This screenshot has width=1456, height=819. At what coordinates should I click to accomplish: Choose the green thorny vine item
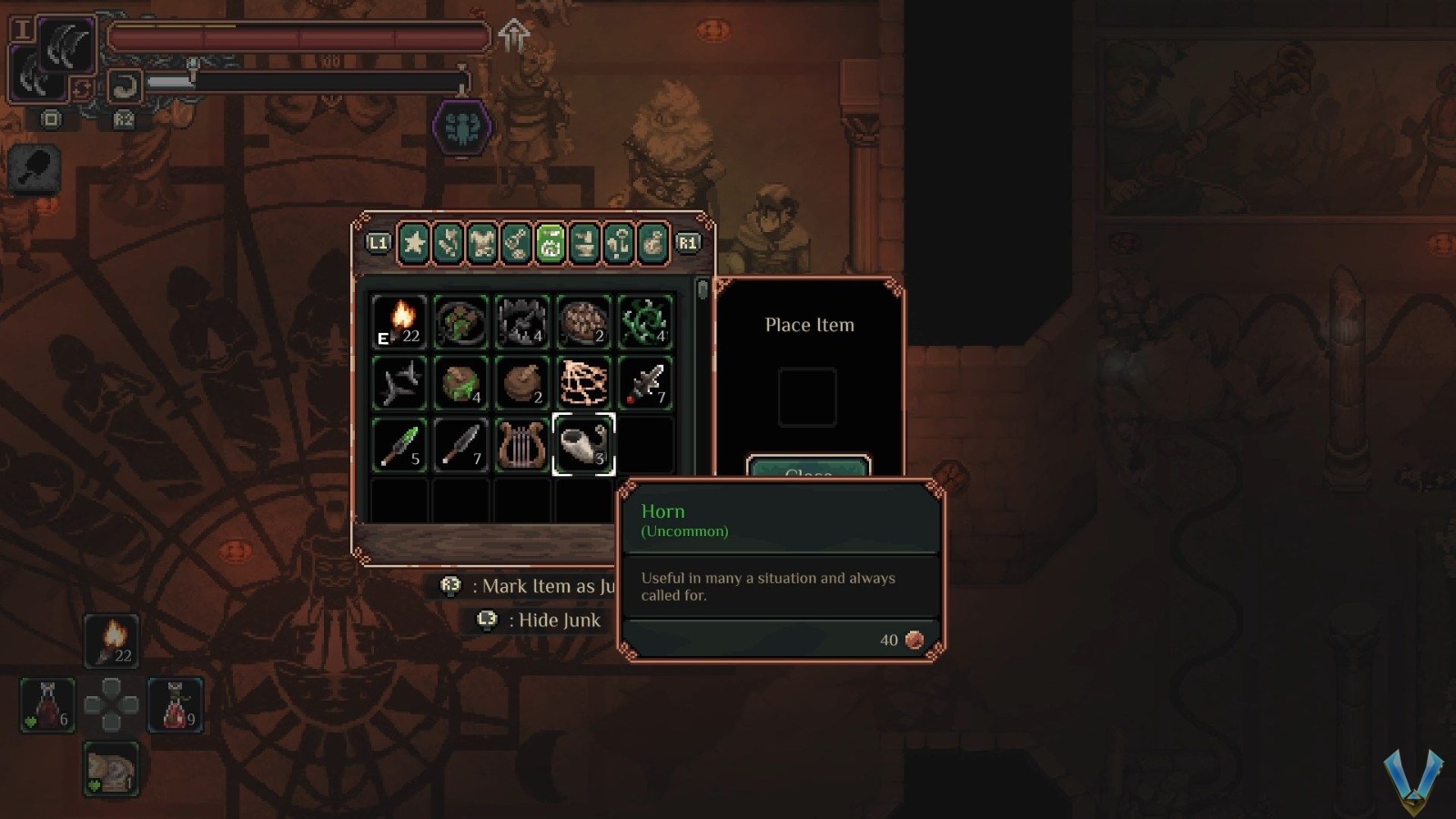645,321
